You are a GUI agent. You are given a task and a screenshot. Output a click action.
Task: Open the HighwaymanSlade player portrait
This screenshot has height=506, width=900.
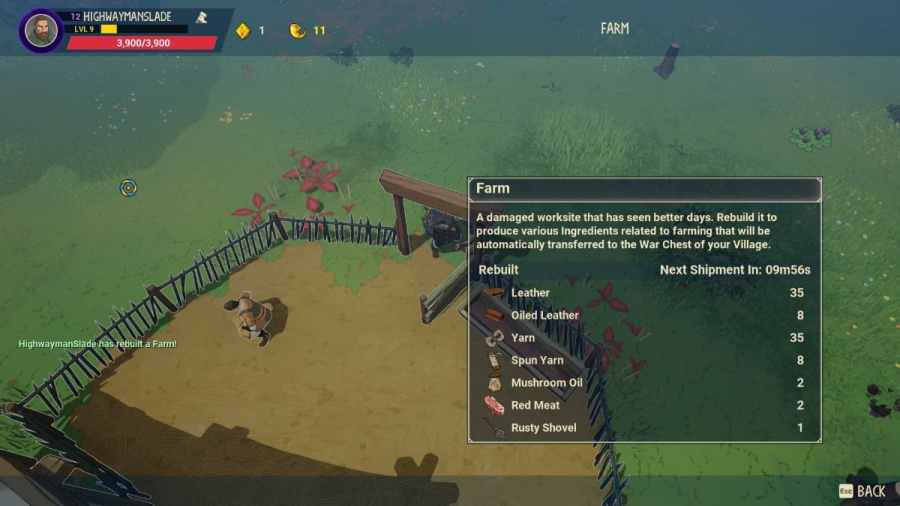pos(41,30)
